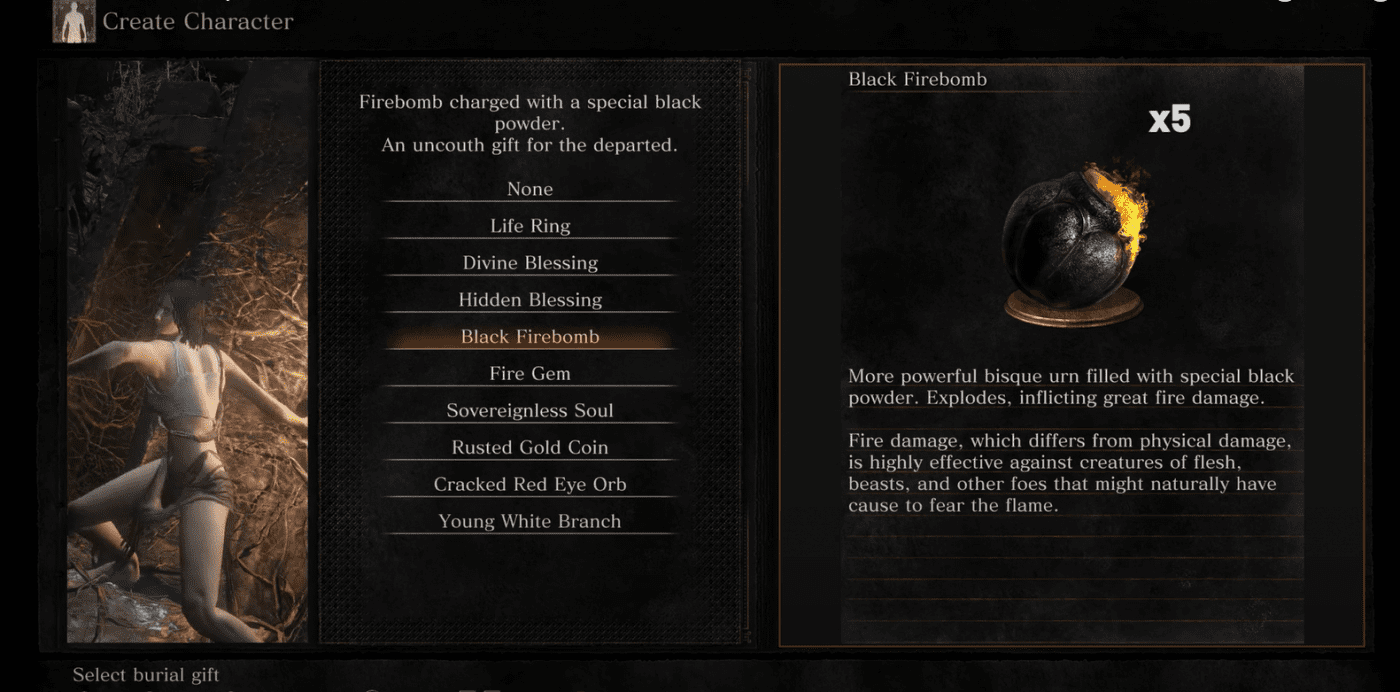This screenshot has width=1400, height=692.
Task: Select the Cracked Red Eye Orb
Action: pos(530,485)
